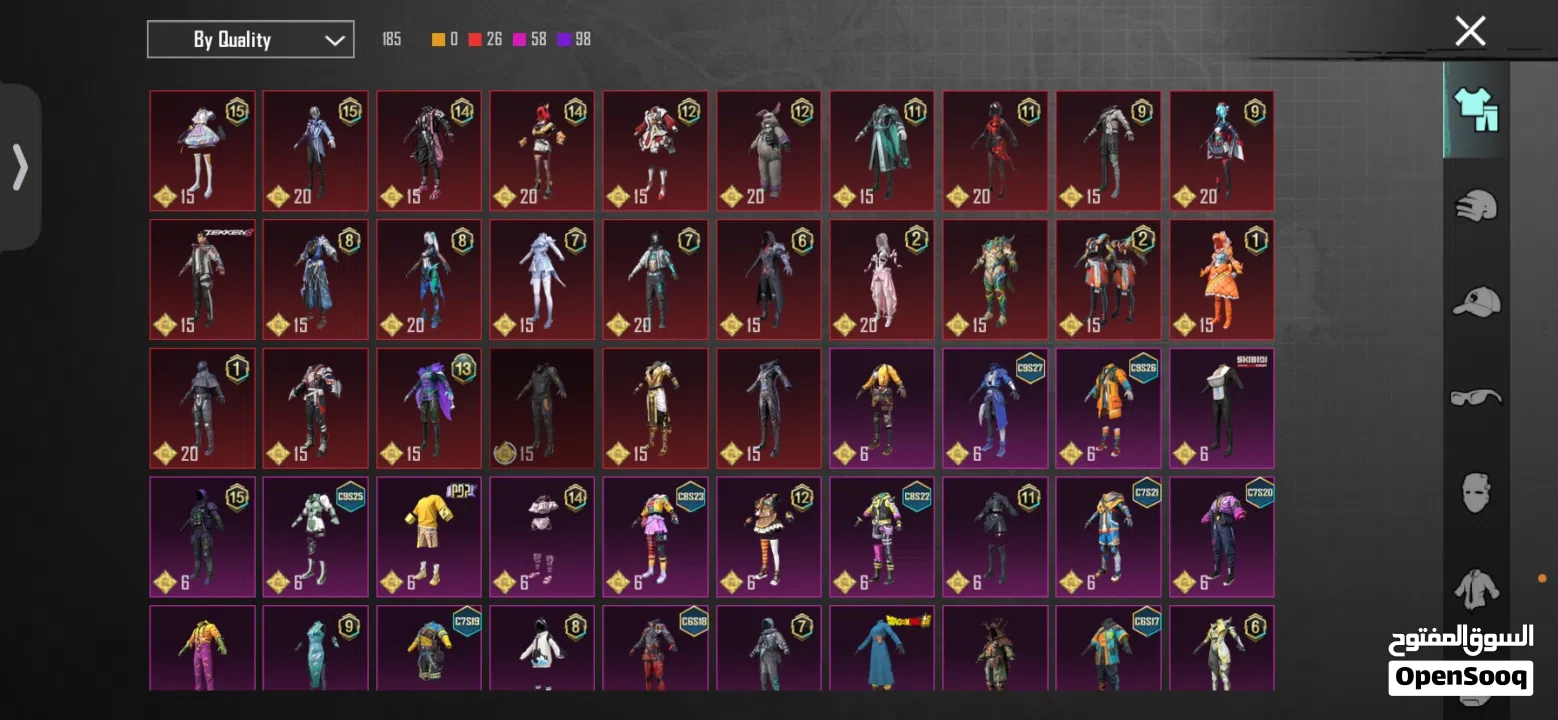Open the SKIBIDI outfit item

click(x=1221, y=408)
